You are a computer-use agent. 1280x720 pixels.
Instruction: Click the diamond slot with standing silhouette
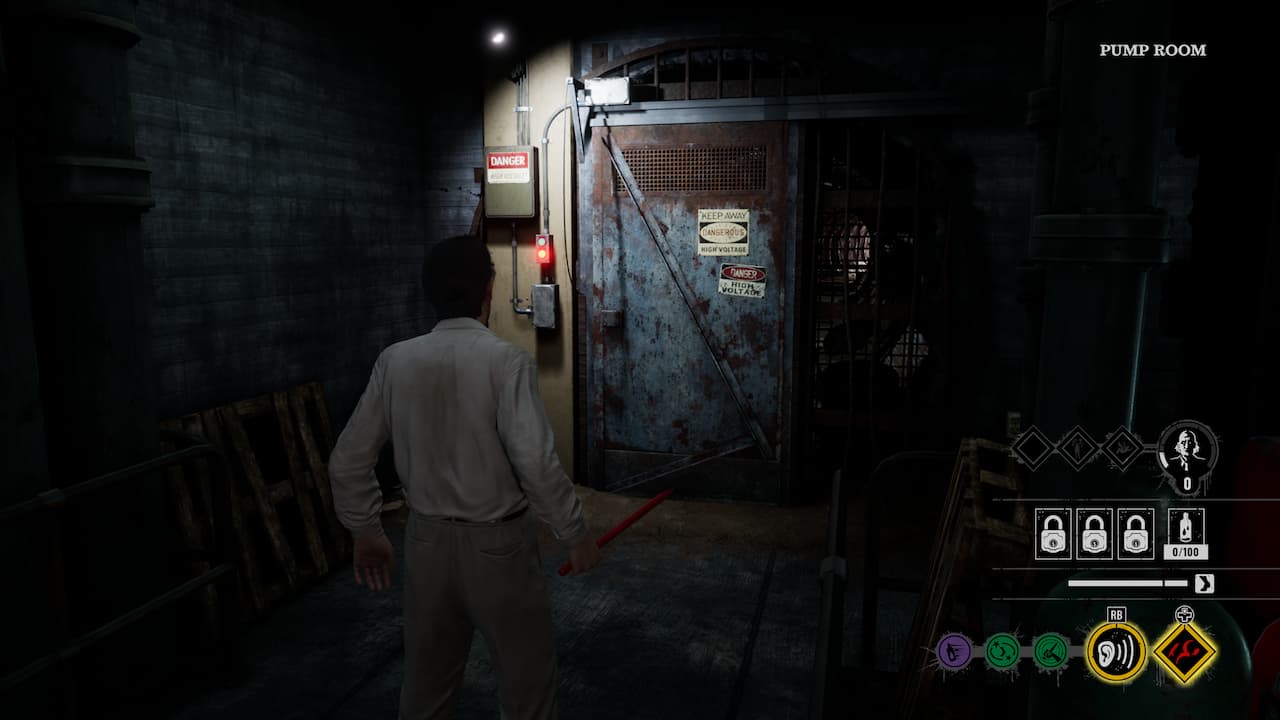point(1078,448)
